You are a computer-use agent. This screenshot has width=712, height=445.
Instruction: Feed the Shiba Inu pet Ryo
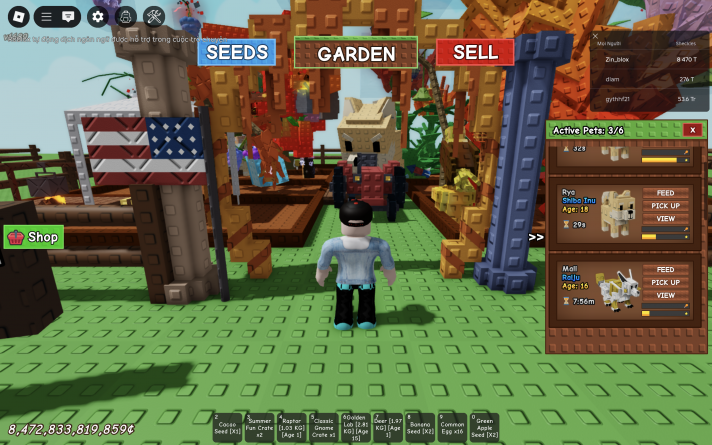coord(665,193)
